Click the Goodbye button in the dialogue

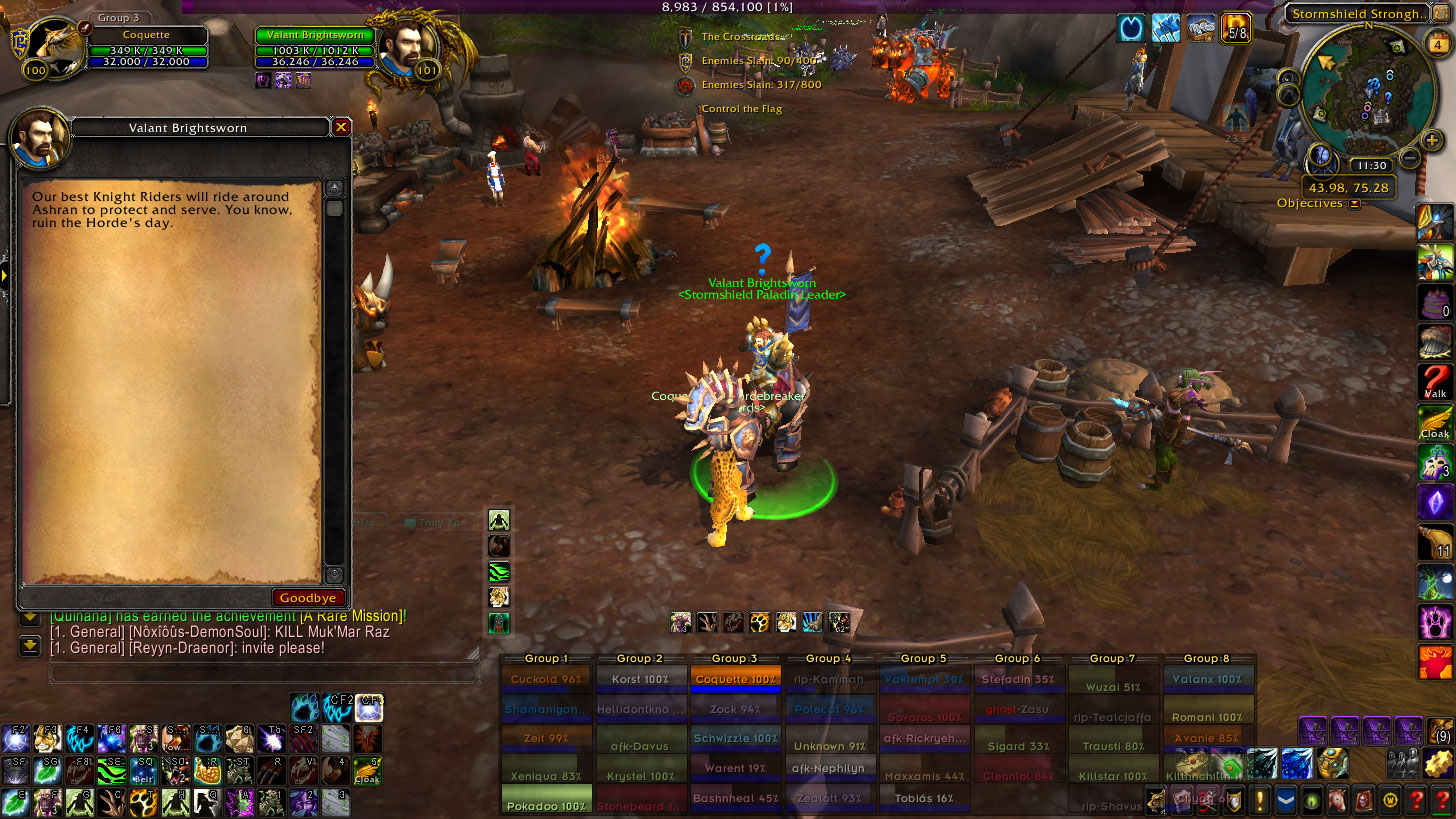coord(308,597)
